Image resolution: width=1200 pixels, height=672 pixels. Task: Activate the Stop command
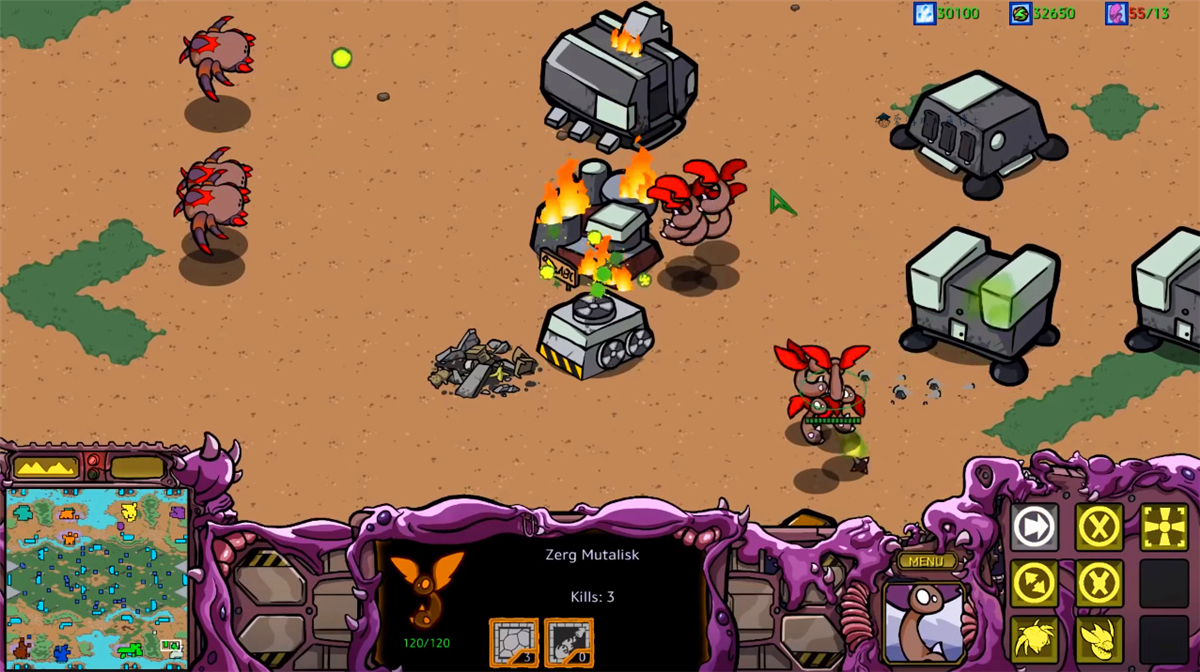(1098, 527)
